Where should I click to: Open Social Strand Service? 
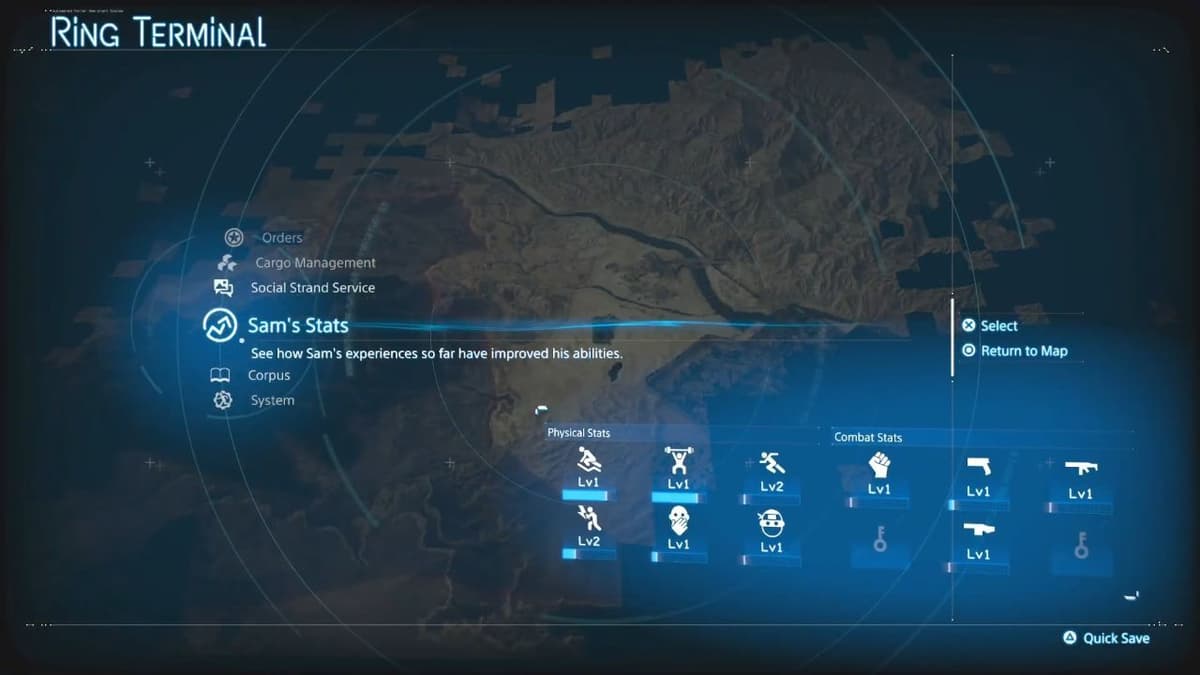[x=312, y=288]
